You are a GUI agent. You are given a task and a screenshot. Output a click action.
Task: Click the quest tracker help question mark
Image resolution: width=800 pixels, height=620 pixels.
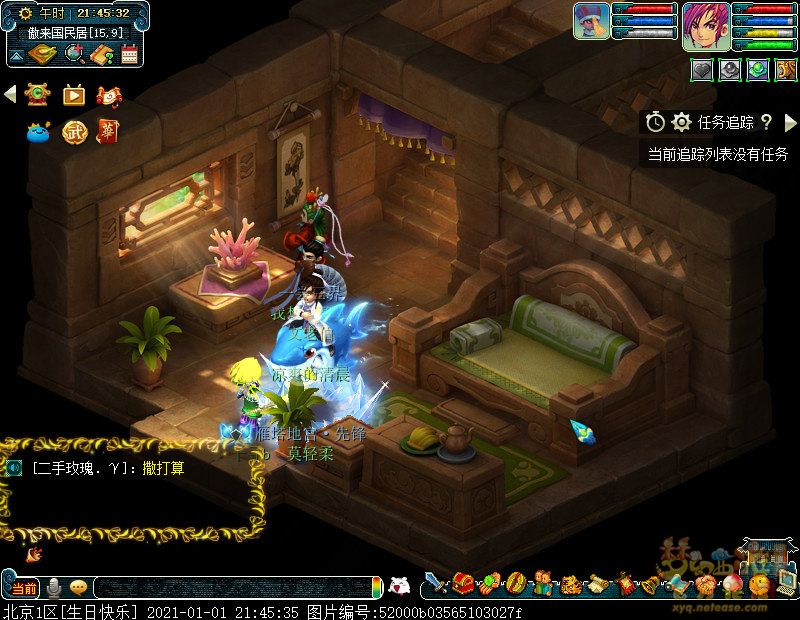pyautogui.click(x=766, y=122)
